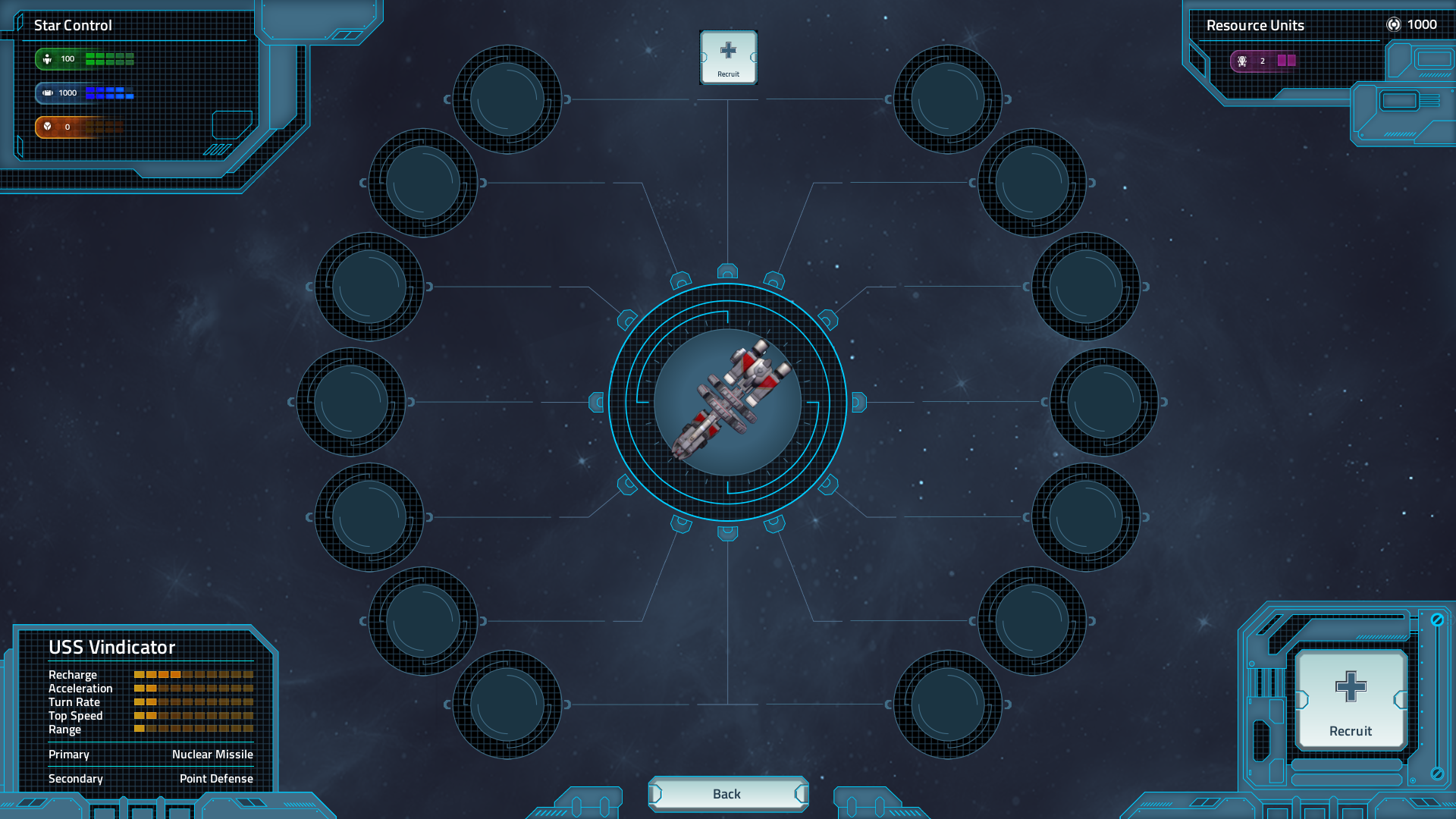The width and height of the screenshot is (1456, 819).
Task: Select the bottom-right empty fleet slot
Action: click(x=946, y=705)
